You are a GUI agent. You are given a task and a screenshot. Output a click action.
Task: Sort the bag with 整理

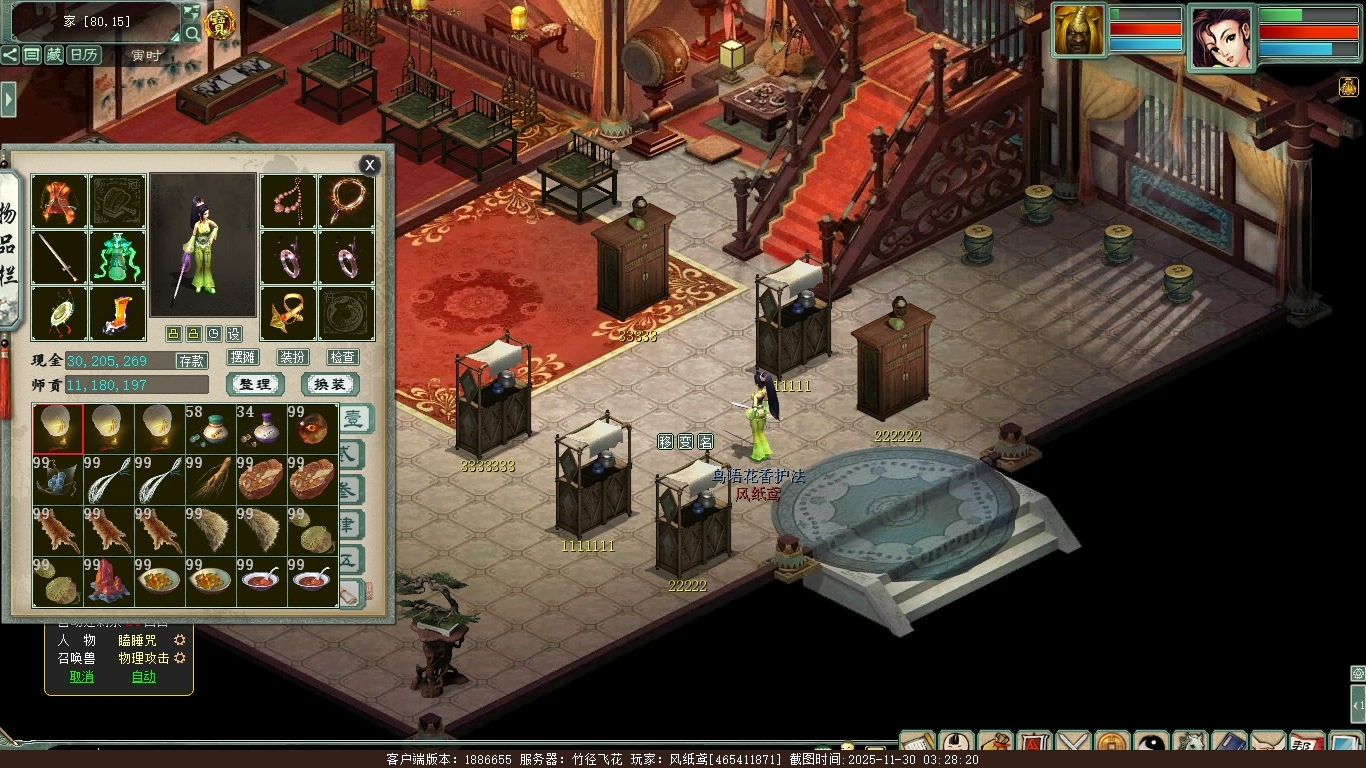[x=255, y=385]
